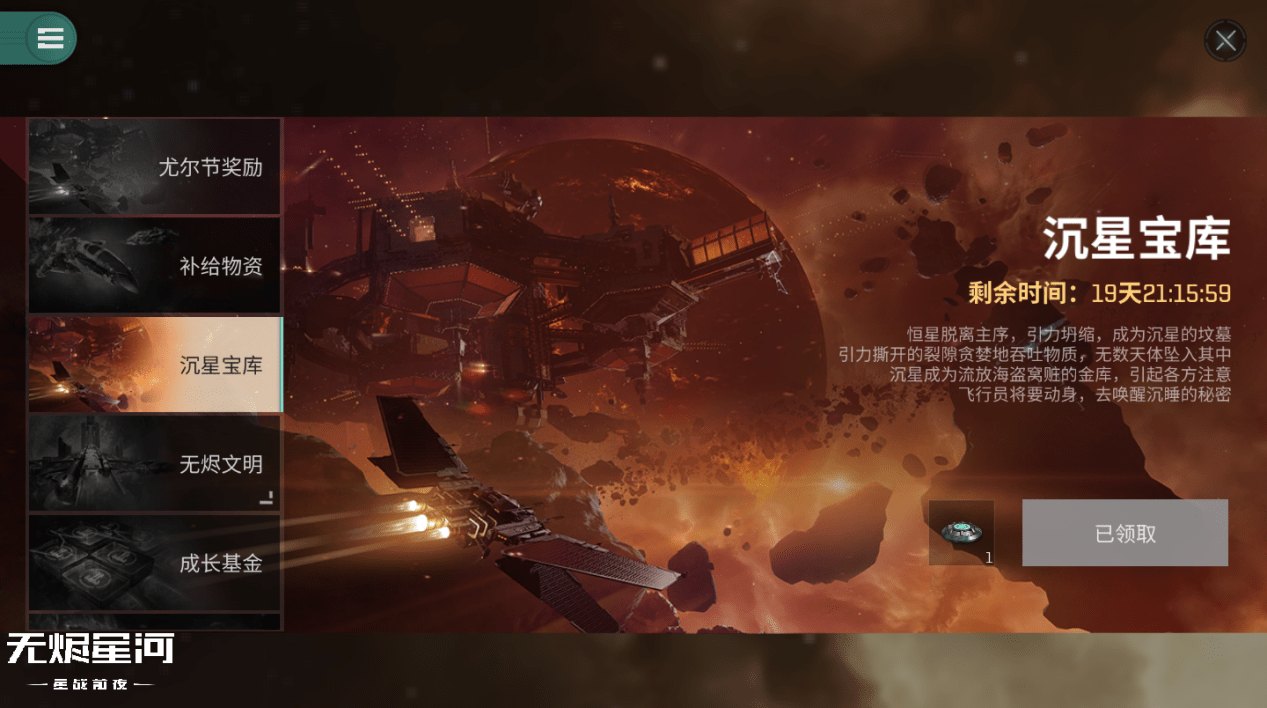The height and width of the screenshot is (708, 1267).
Task: Choose the 成长基金 tab
Action: [x=154, y=563]
